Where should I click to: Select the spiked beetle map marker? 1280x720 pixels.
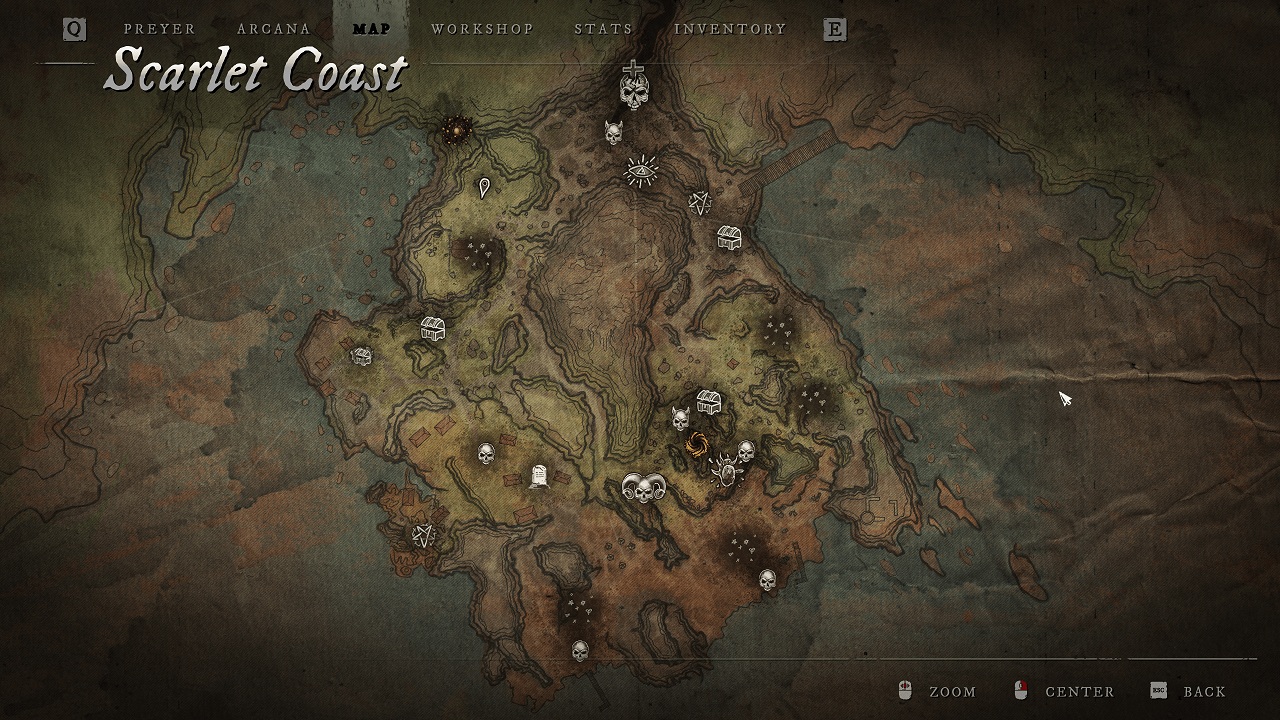[724, 470]
